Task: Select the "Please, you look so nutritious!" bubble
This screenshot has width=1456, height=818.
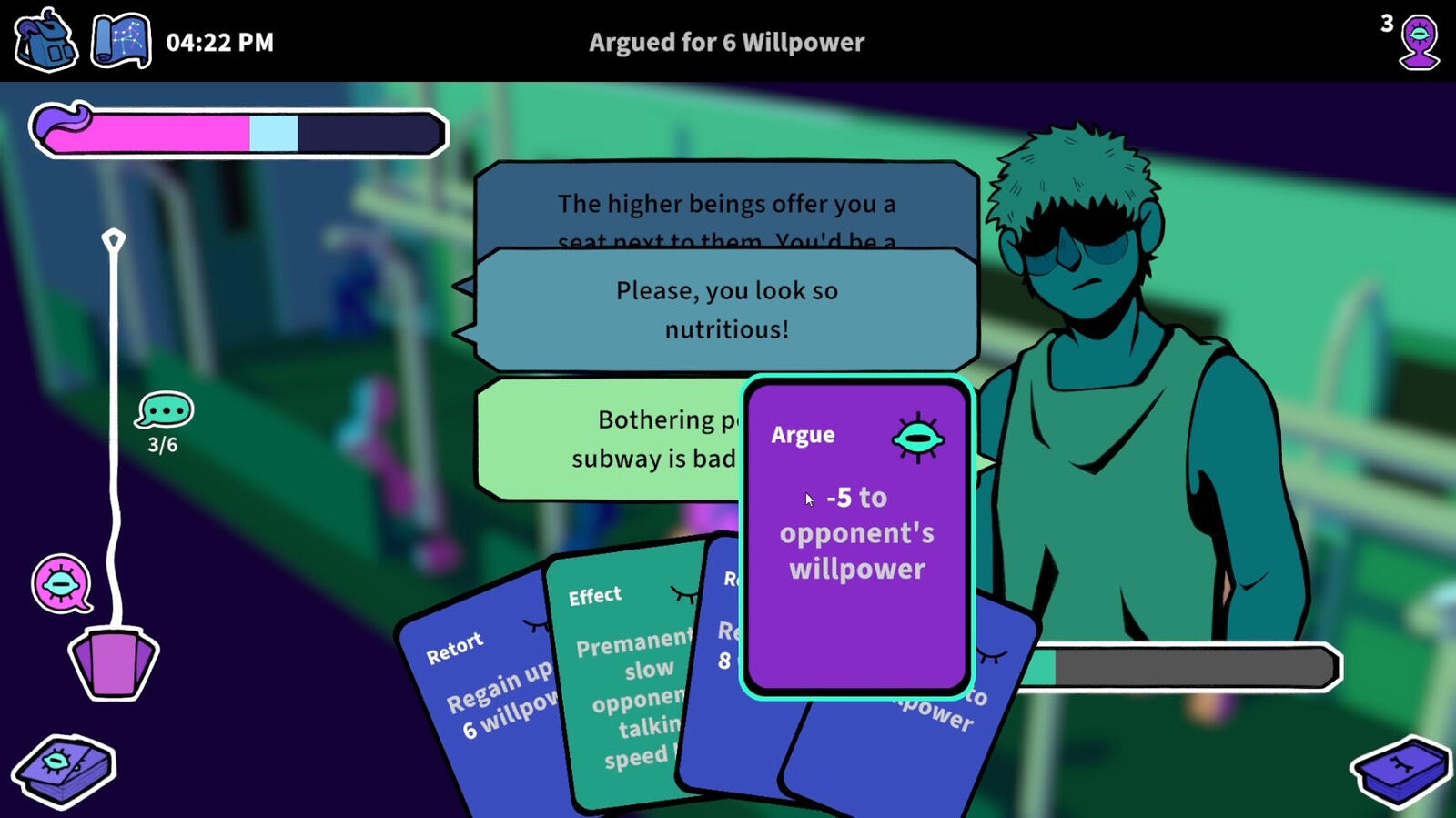Action: click(x=725, y=309)
